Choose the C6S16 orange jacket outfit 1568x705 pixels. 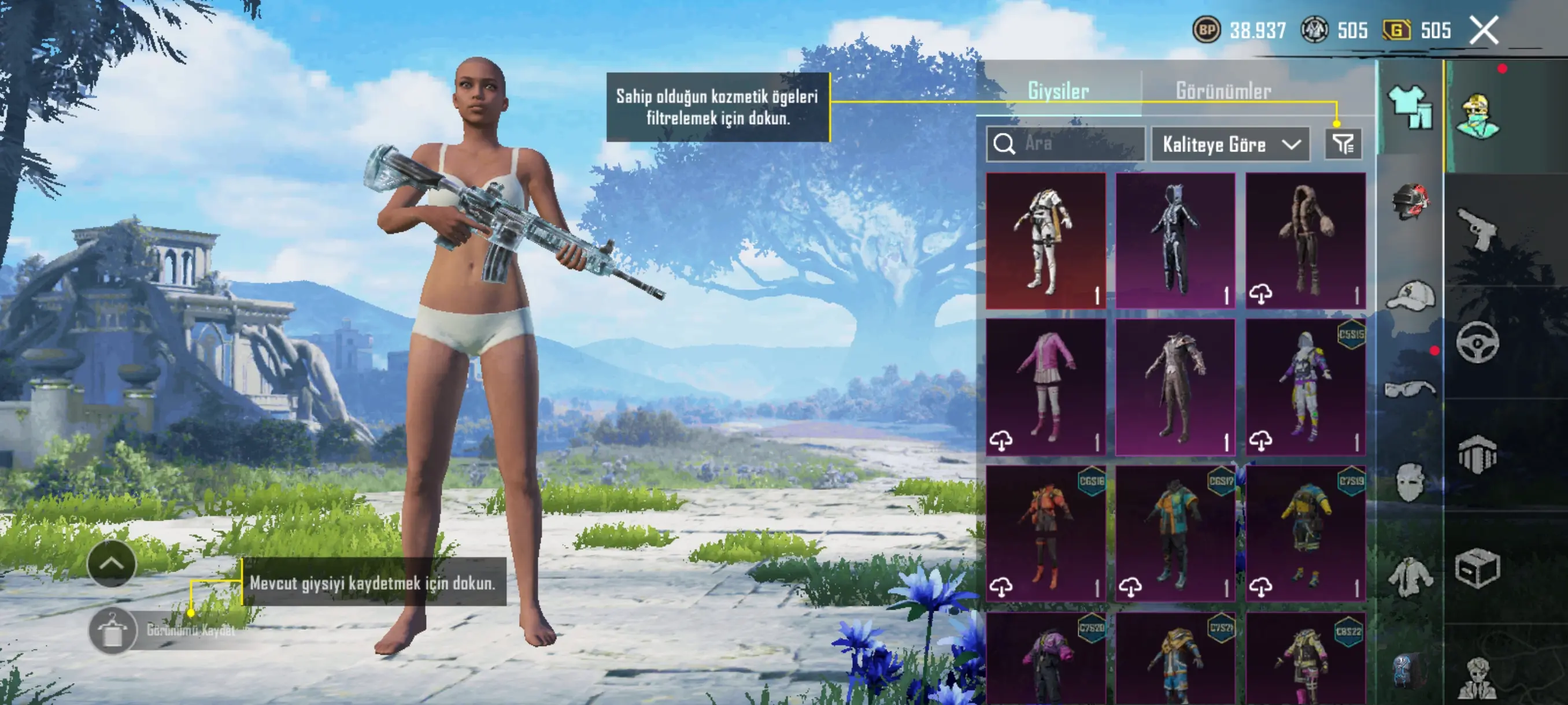click(1046, 533)
